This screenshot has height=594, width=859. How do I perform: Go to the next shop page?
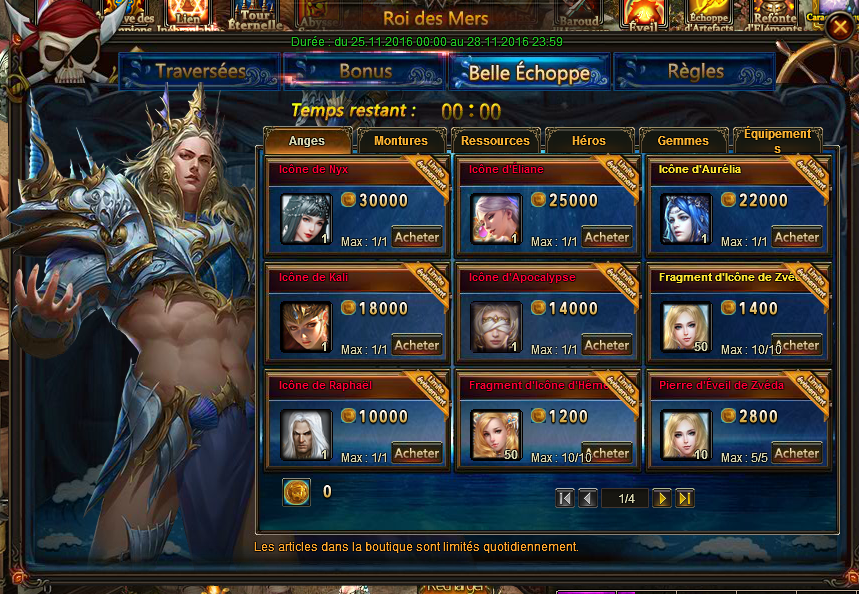(662, 498)
